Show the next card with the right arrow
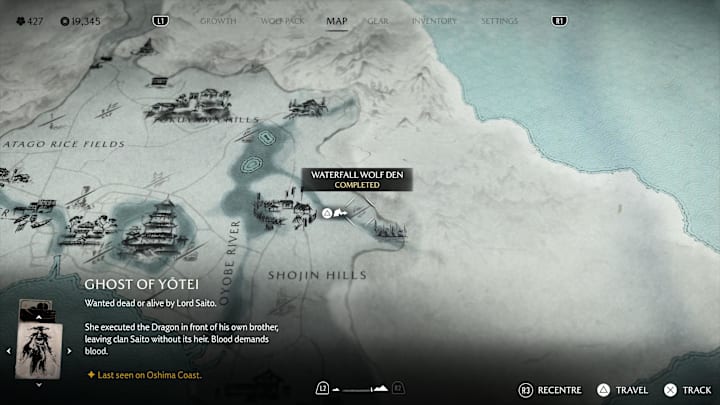This screenshot has height=405, width=720. pyautogui.click(x=70, y=350)
